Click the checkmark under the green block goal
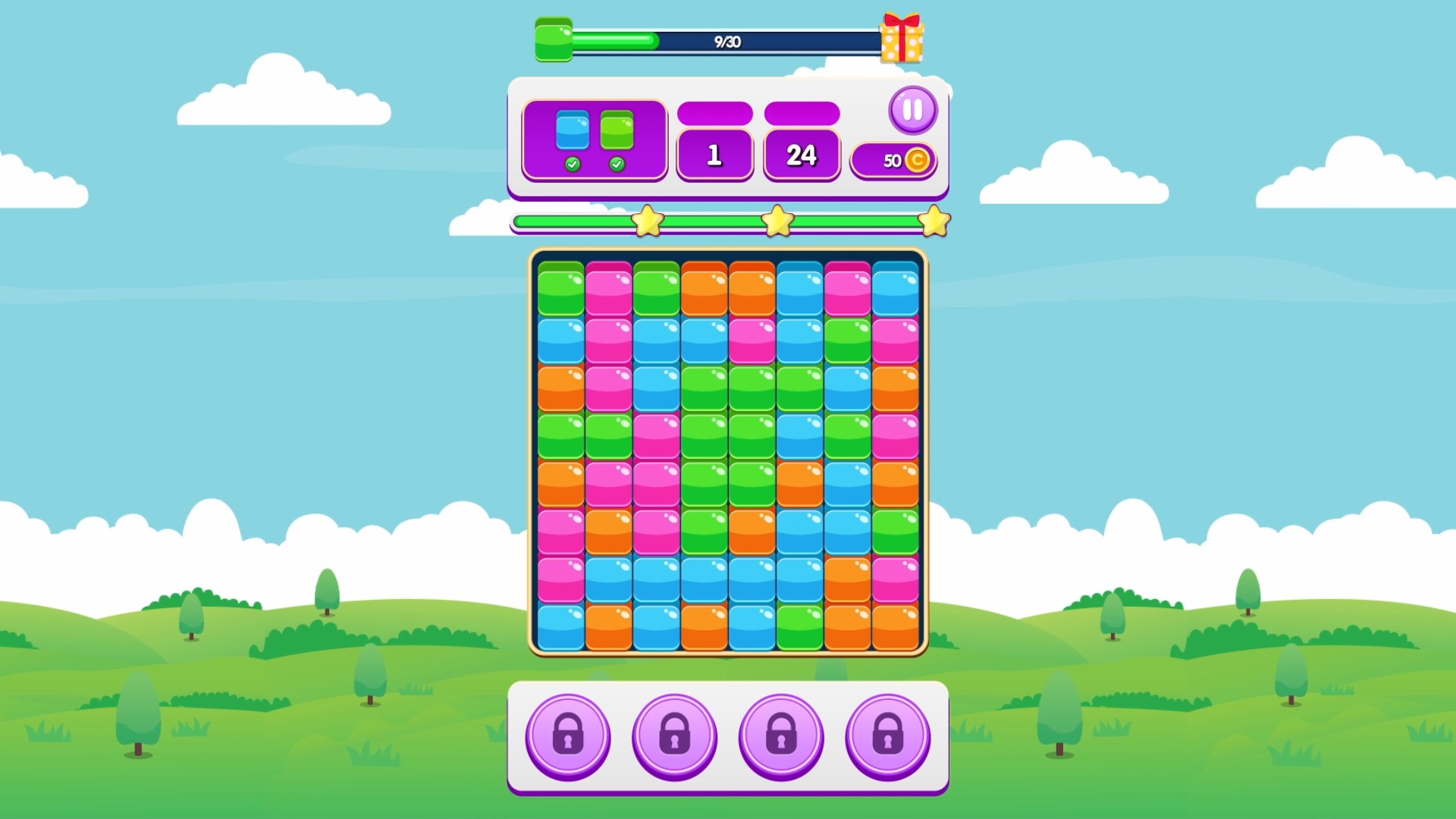The width and height of the screenshot is (1456, 819). pyautogui.click(x=618, y=163)
